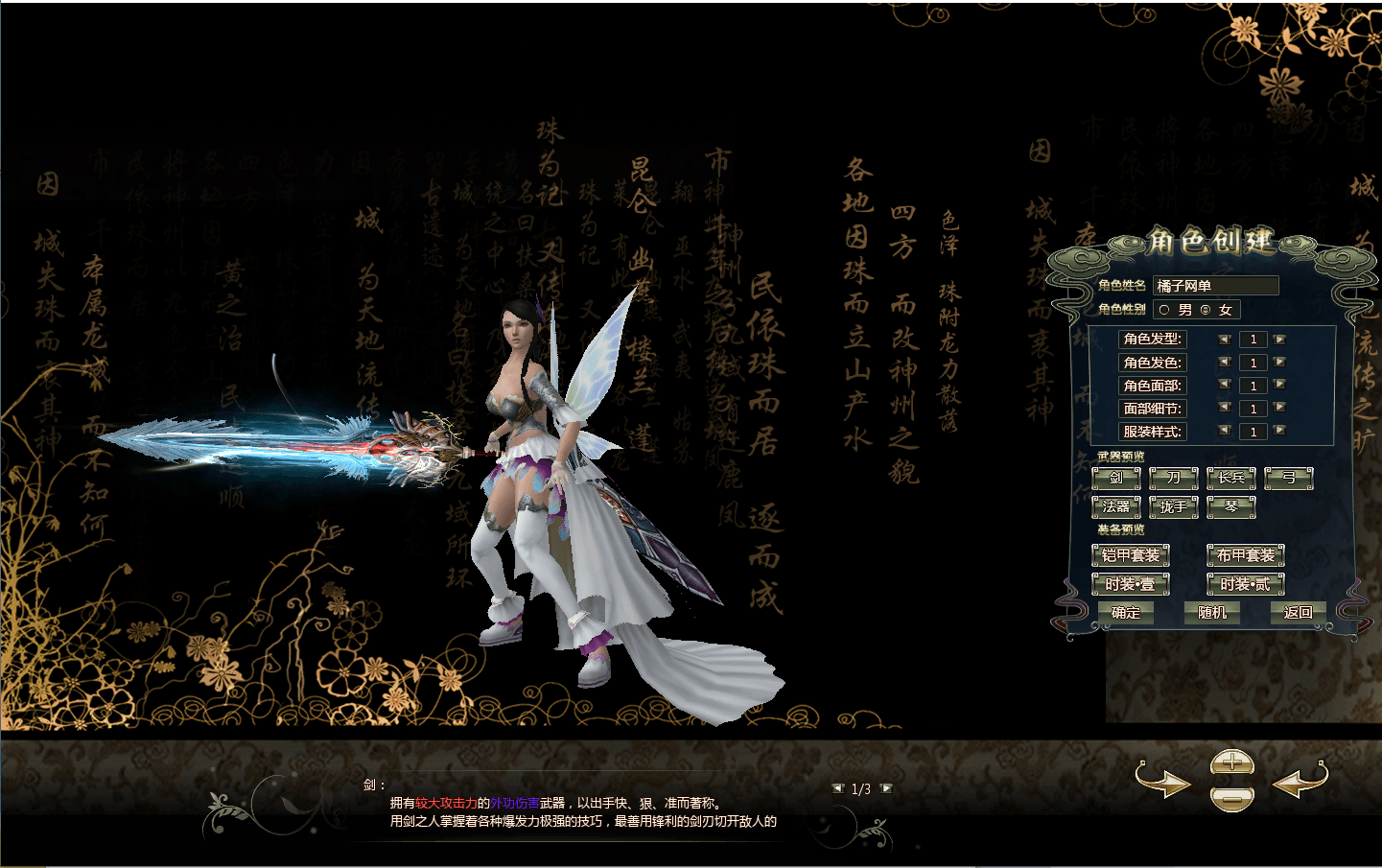The width and height of the screenshot is (1382, 868).
Task: Randomize appearance with 随机 button
Action: 1211,613
